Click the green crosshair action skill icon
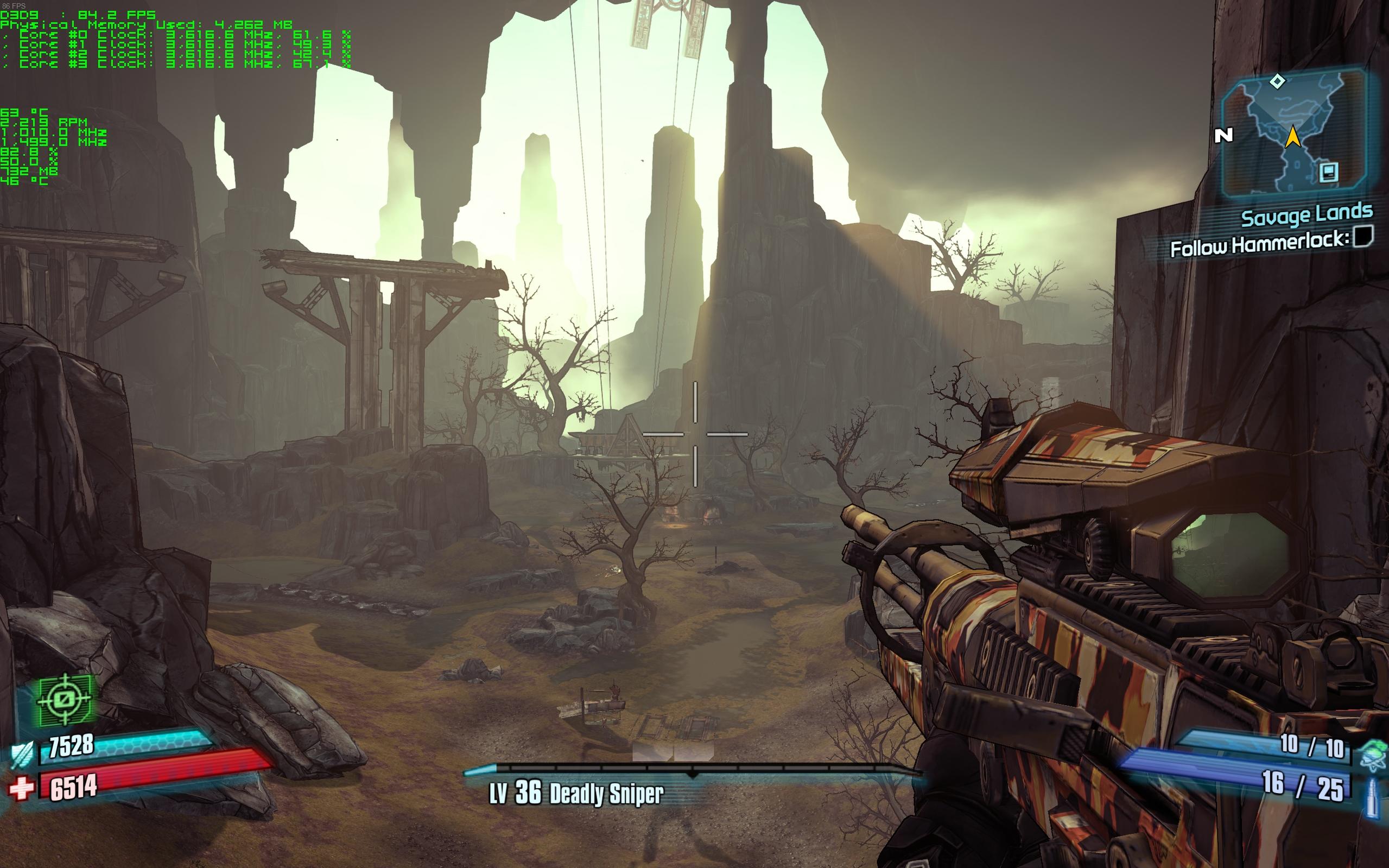1389x868 pixels. 64,700
